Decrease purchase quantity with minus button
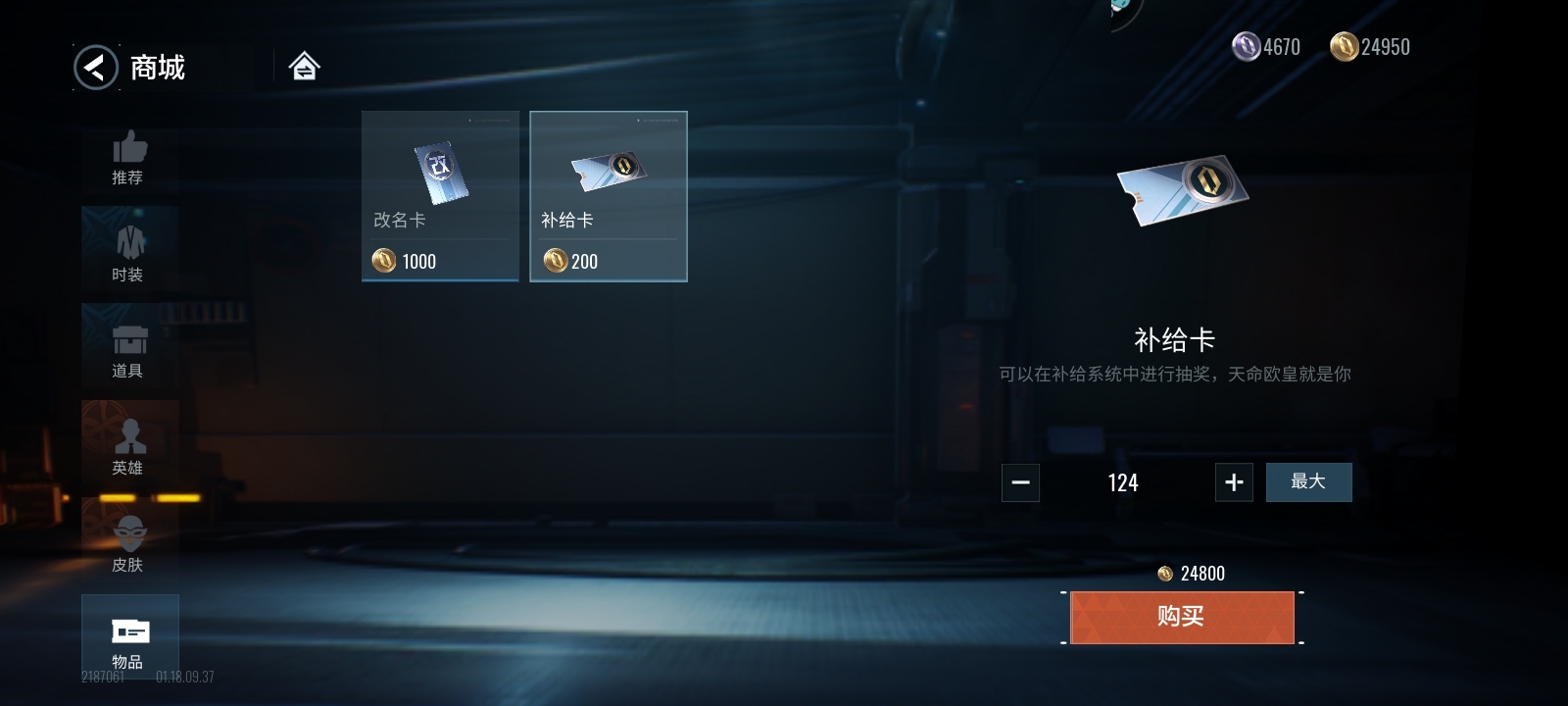 point(1020,482)
